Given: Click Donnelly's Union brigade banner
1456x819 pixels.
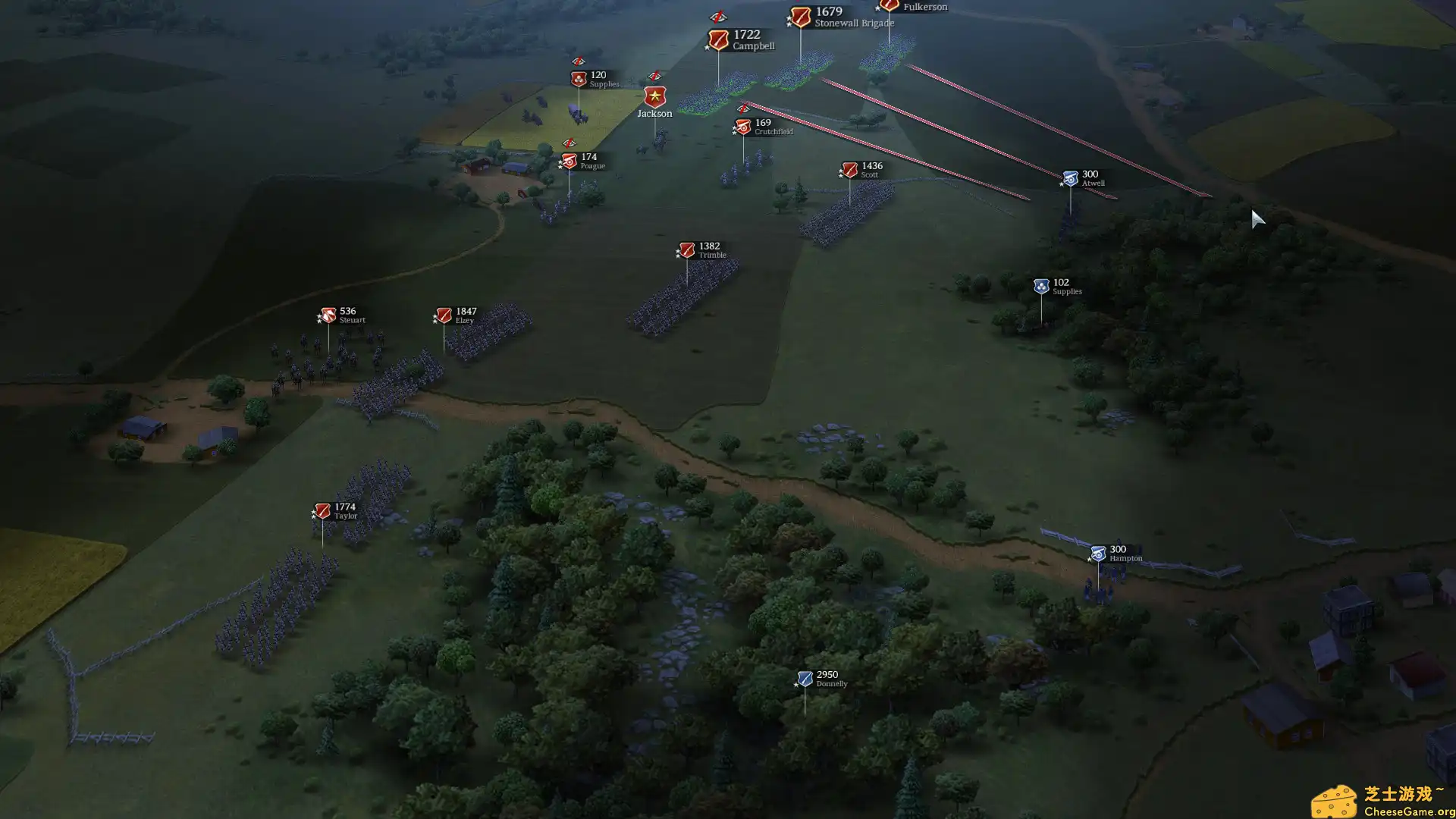Looking at the screenshot, I should (804, 677).
